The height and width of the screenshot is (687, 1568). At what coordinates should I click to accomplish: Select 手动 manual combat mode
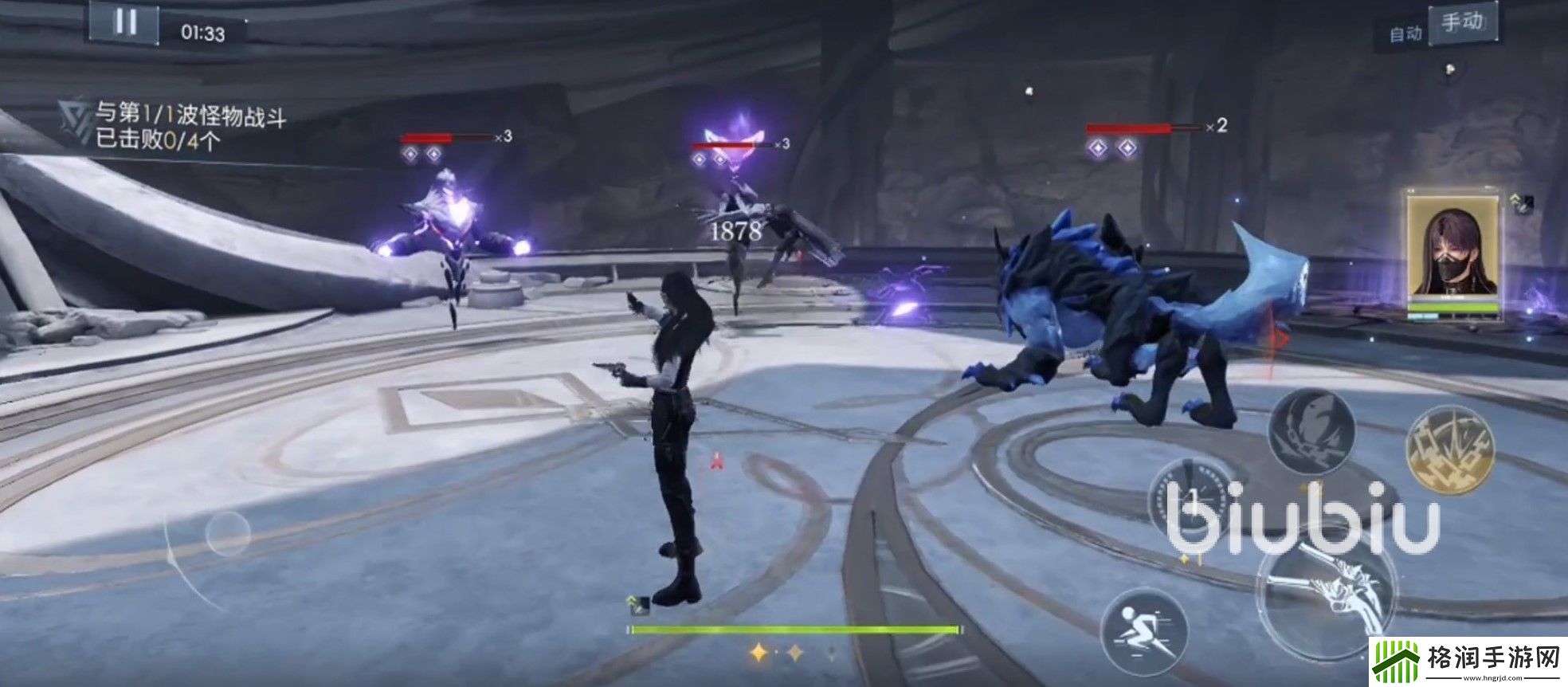(x=1461, y=23)
